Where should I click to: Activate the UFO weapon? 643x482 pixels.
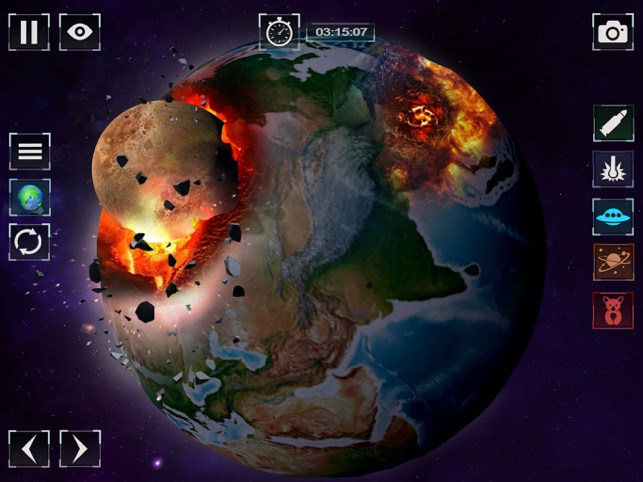tap(612, 215)
